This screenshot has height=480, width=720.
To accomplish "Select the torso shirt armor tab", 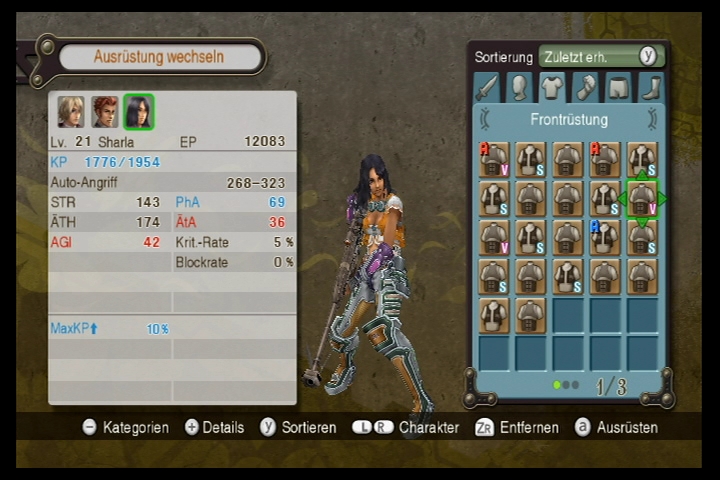I will [553, 87].
